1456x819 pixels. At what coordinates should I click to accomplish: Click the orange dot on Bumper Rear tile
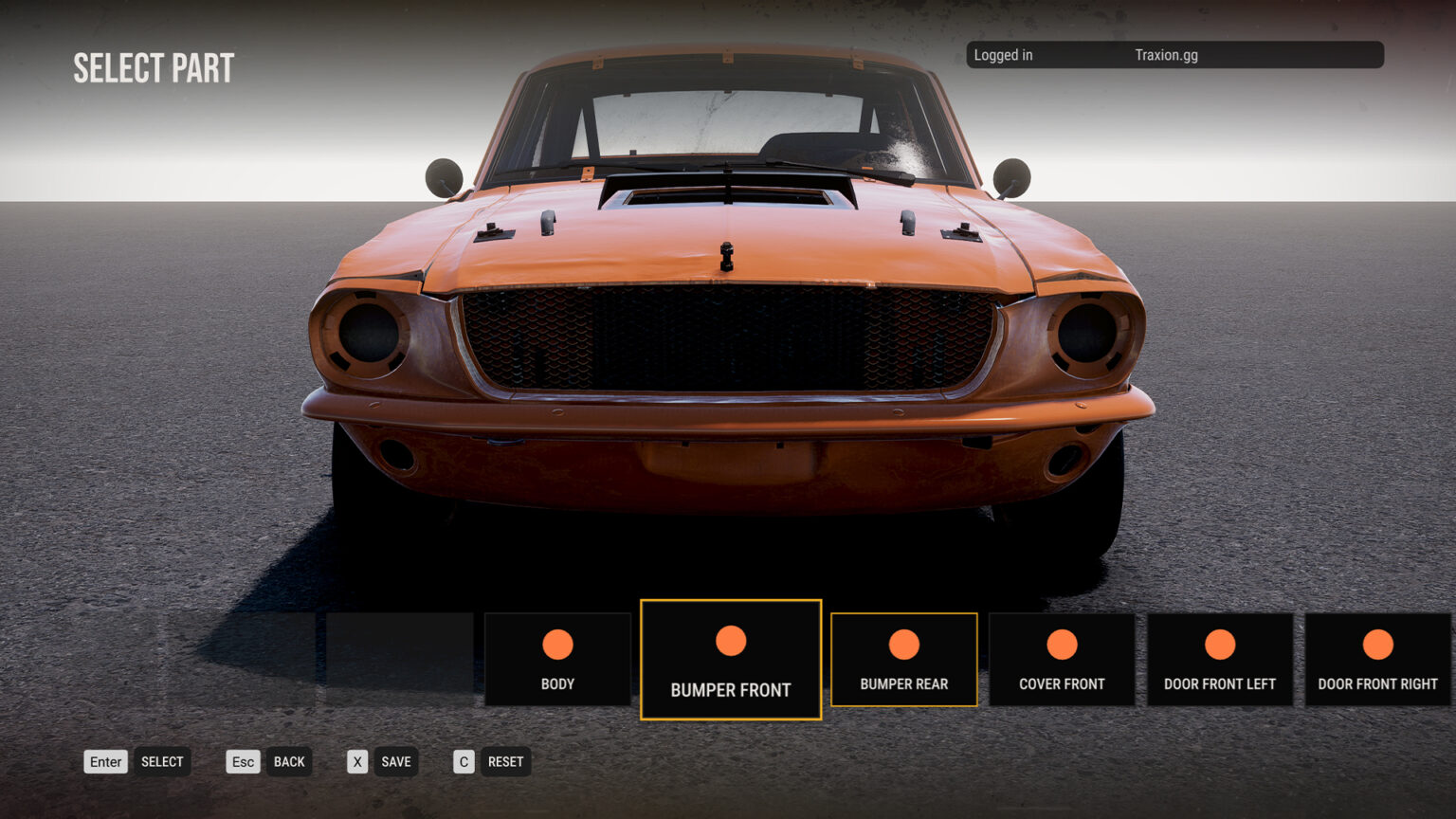(903, 642)
